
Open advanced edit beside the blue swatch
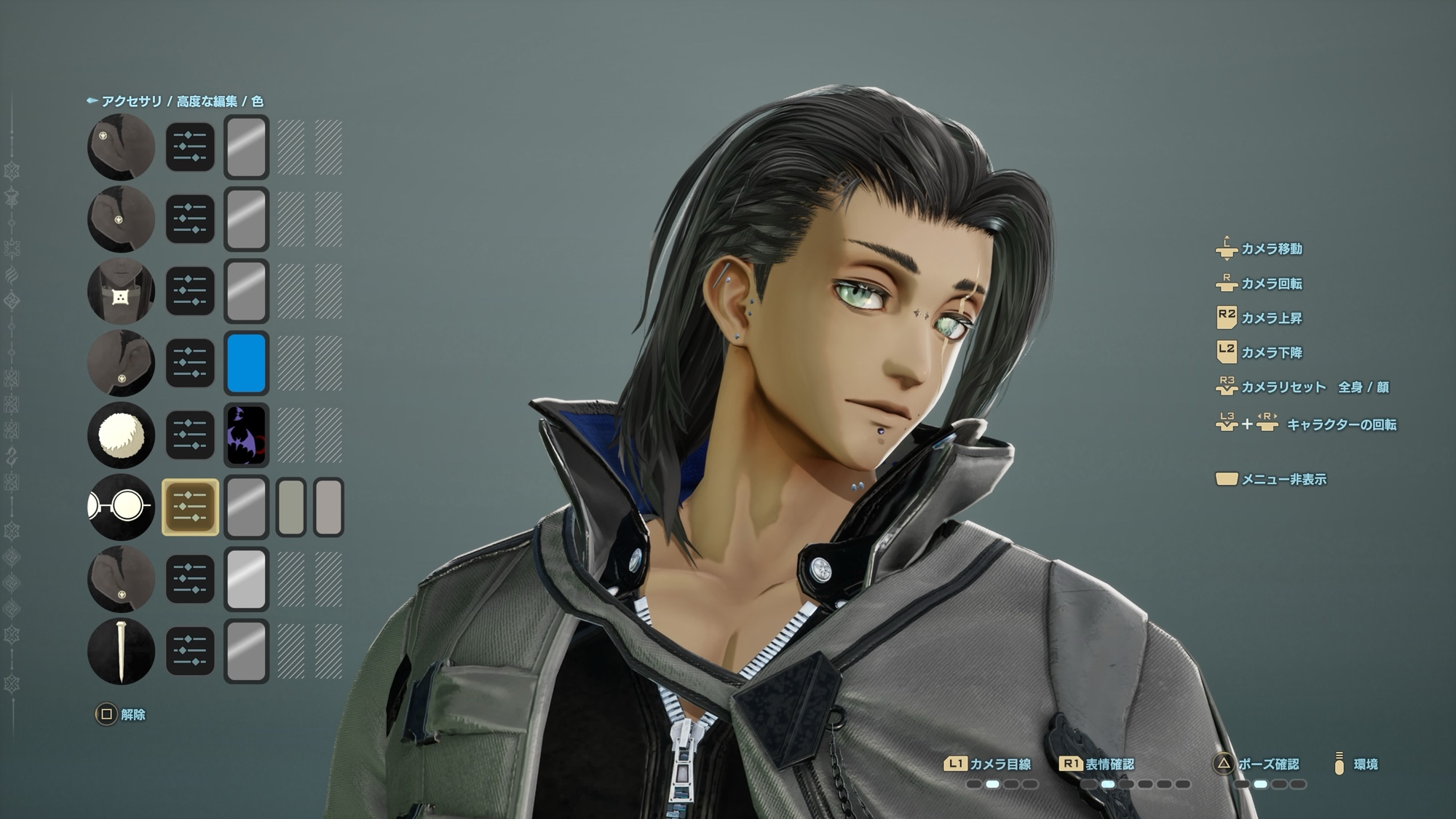point(190,363)
